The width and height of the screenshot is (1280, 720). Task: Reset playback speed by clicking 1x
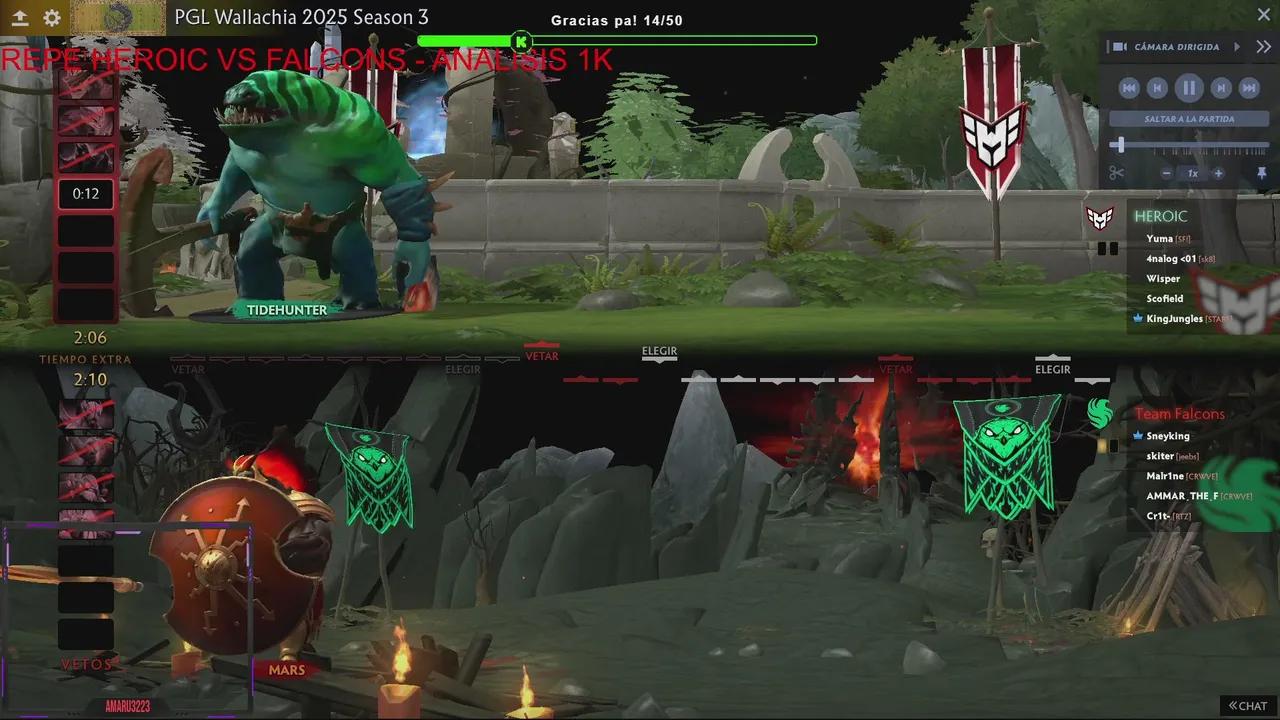1192,172
